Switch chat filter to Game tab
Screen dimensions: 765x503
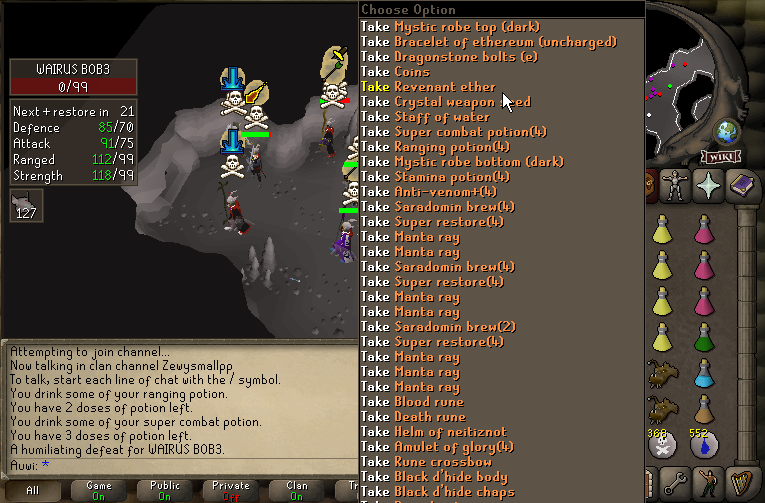[99, 490]
